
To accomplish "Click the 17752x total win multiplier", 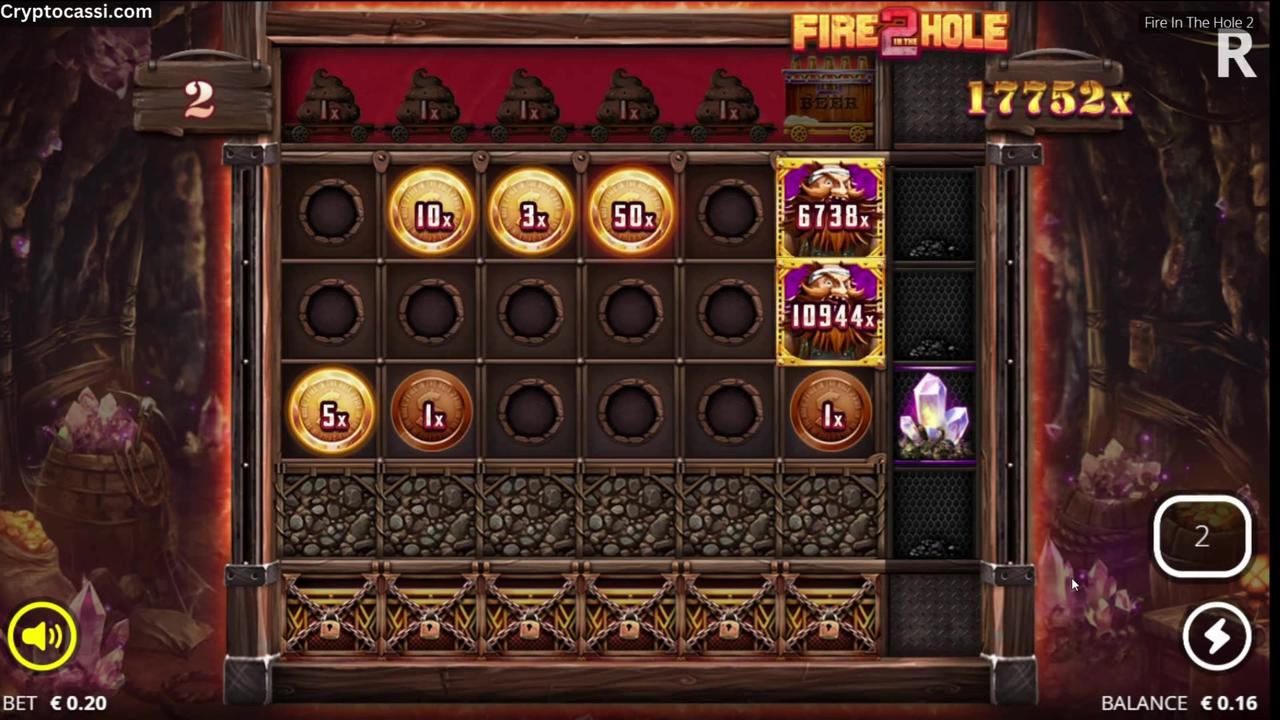I will point(1051,100).
